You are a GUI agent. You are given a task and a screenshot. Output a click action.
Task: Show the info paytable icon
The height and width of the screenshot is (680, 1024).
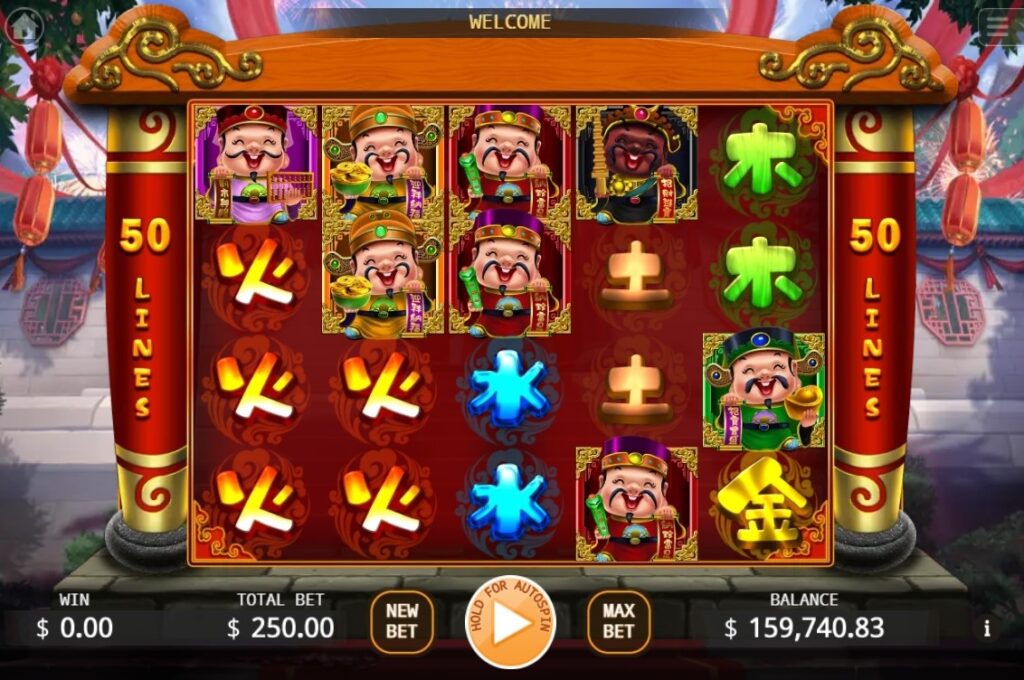pyautogui.click(x=987, y=628)
